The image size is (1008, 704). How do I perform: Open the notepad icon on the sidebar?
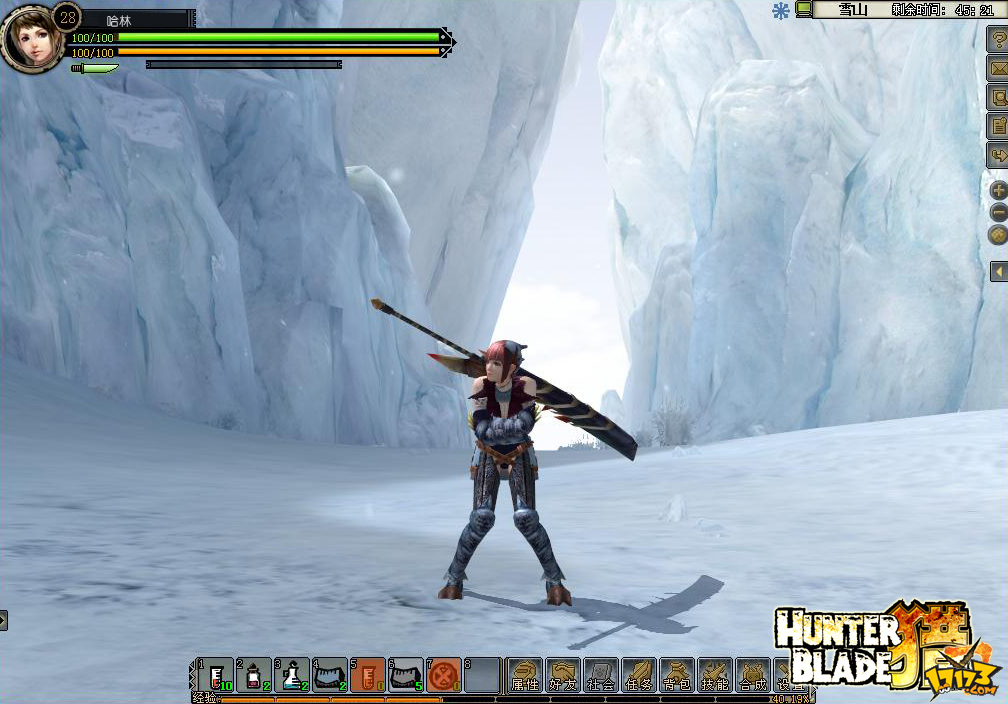pyautogui.click(x=997, y=126)
